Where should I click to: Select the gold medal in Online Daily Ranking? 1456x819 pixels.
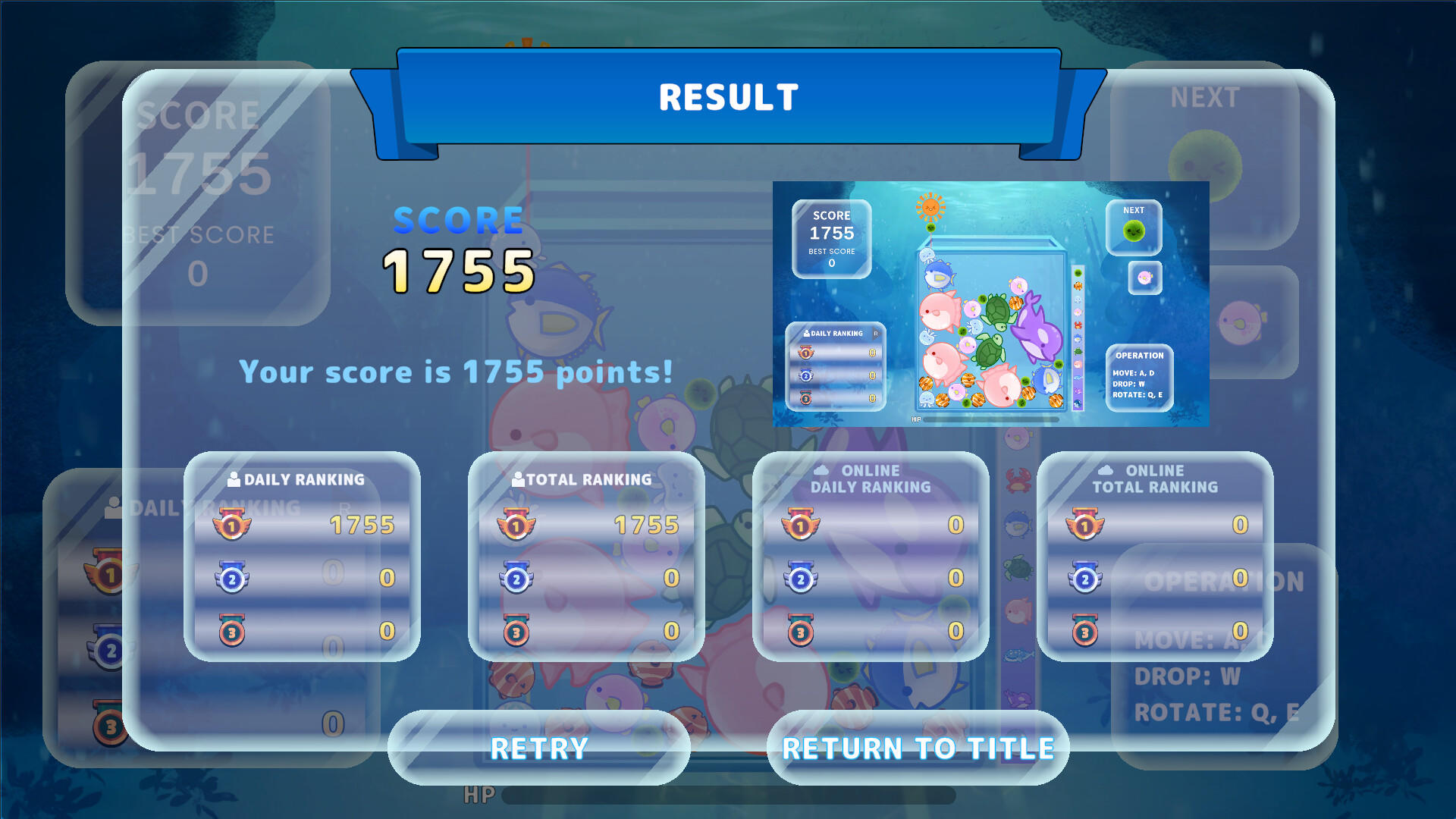point(800,526)
